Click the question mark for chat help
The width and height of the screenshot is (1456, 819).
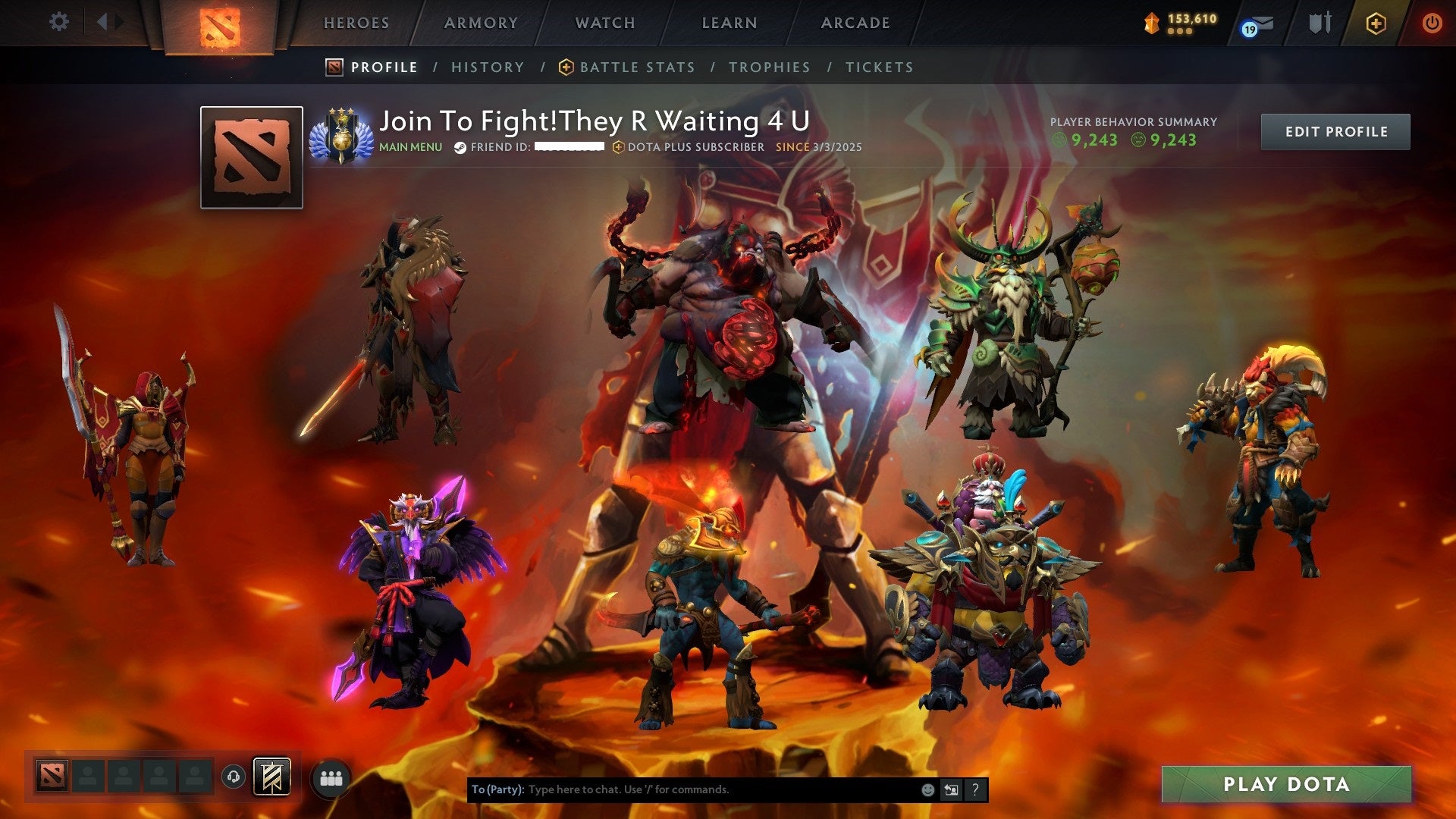[x=974, y=789]
